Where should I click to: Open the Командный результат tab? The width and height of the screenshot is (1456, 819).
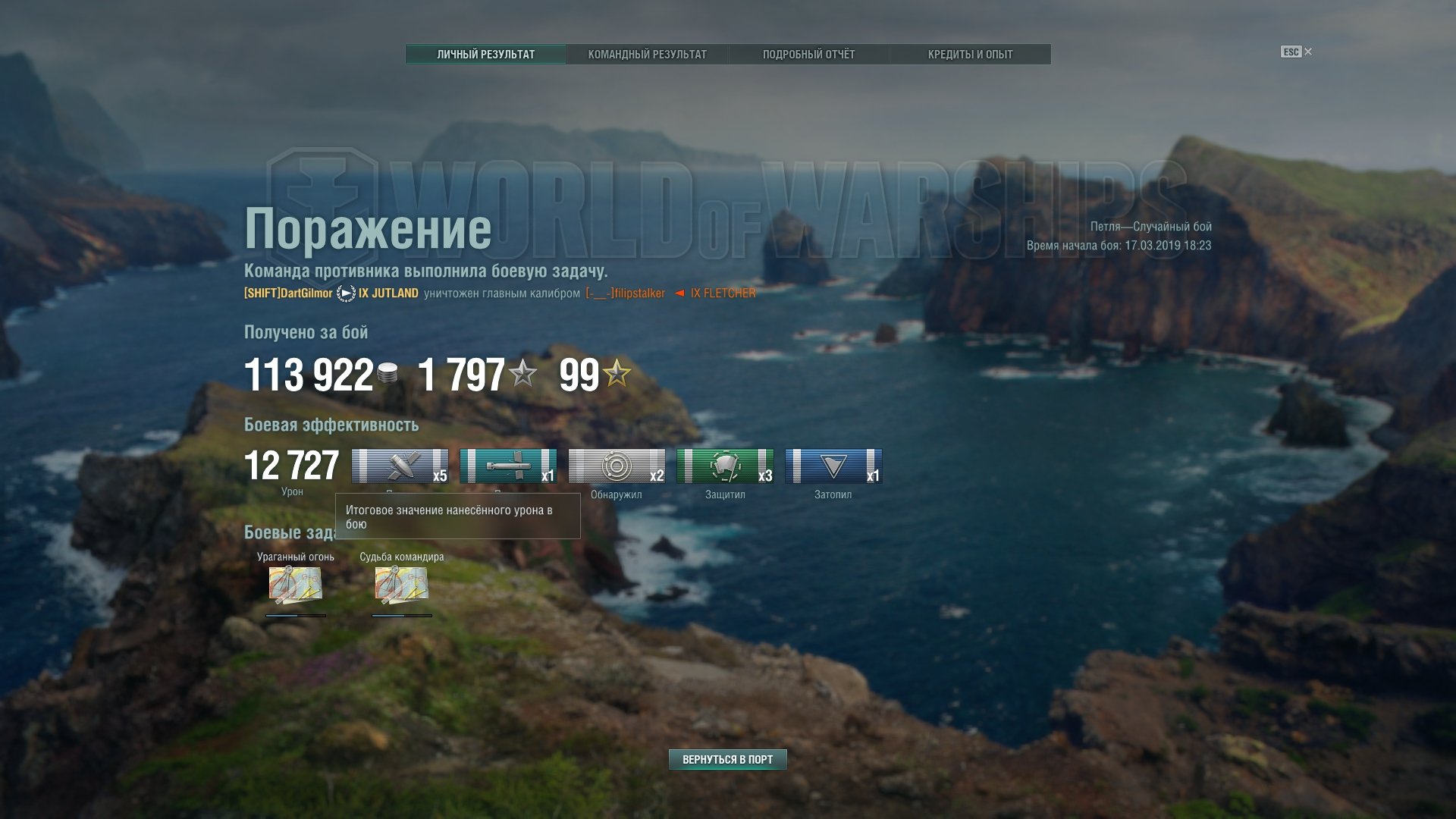[x=647, y=55]
